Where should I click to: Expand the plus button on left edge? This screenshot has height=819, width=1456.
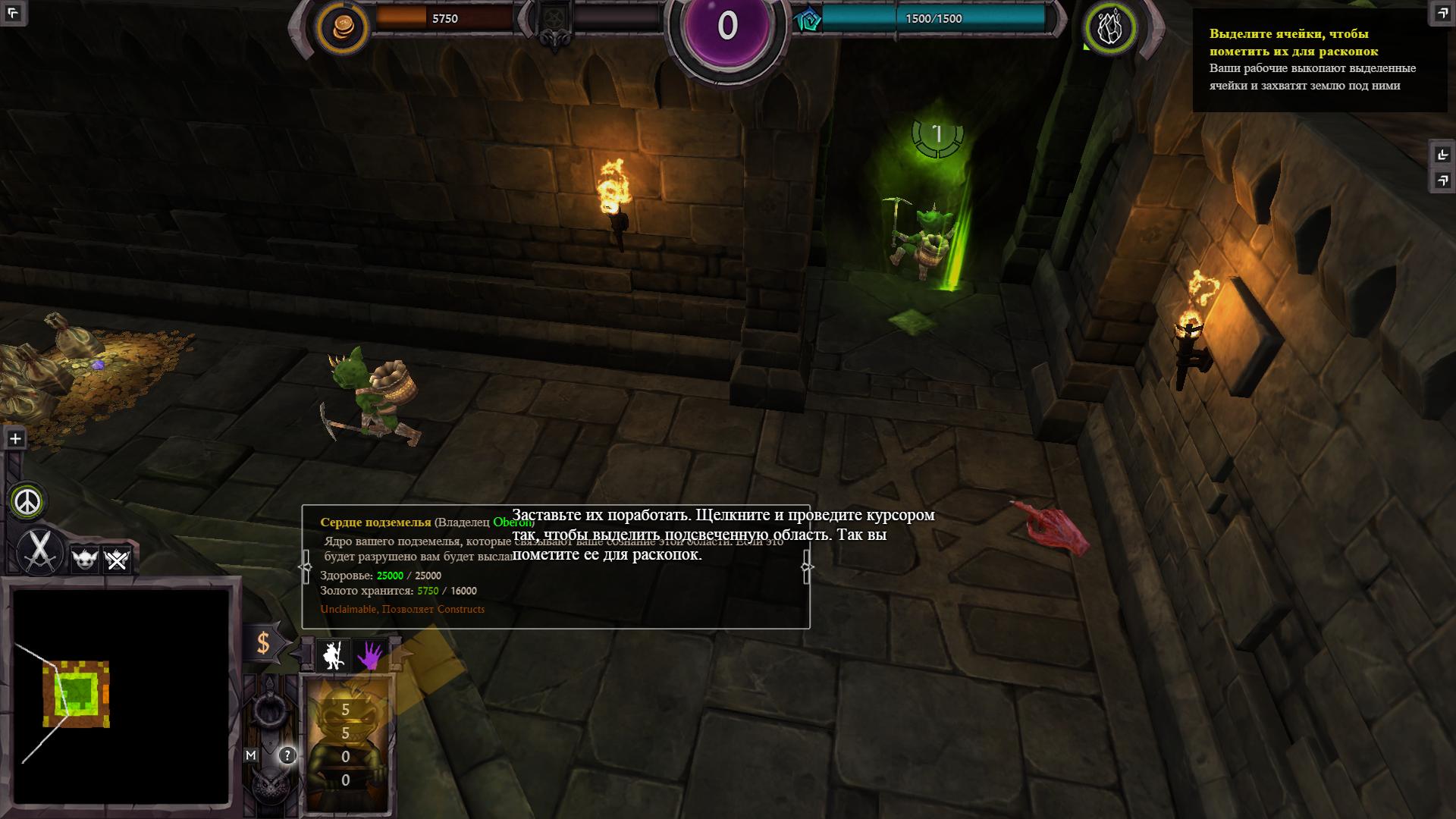(x=15, y=438)
